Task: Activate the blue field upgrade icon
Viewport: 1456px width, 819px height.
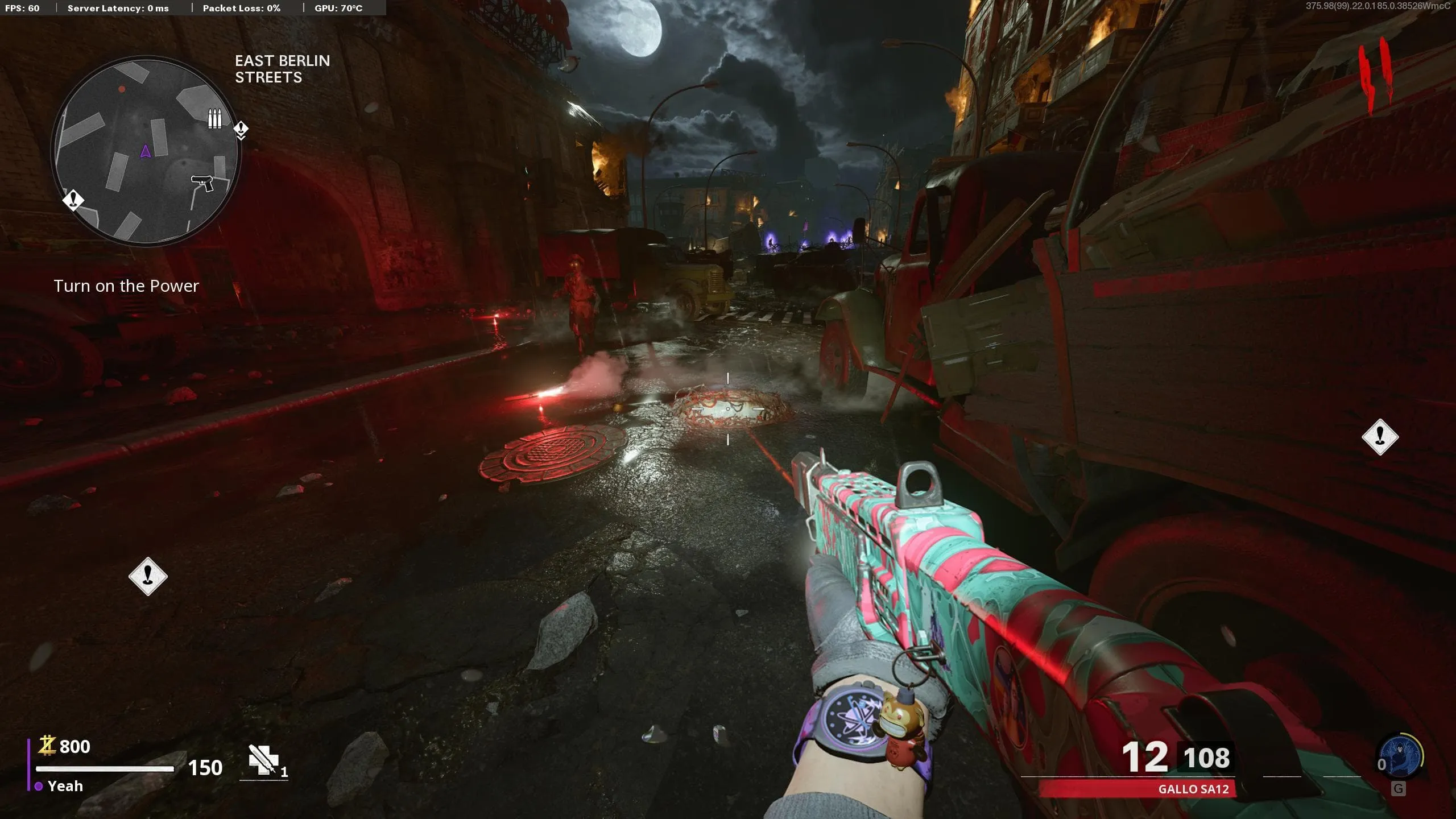Action: coord(1400,756)
